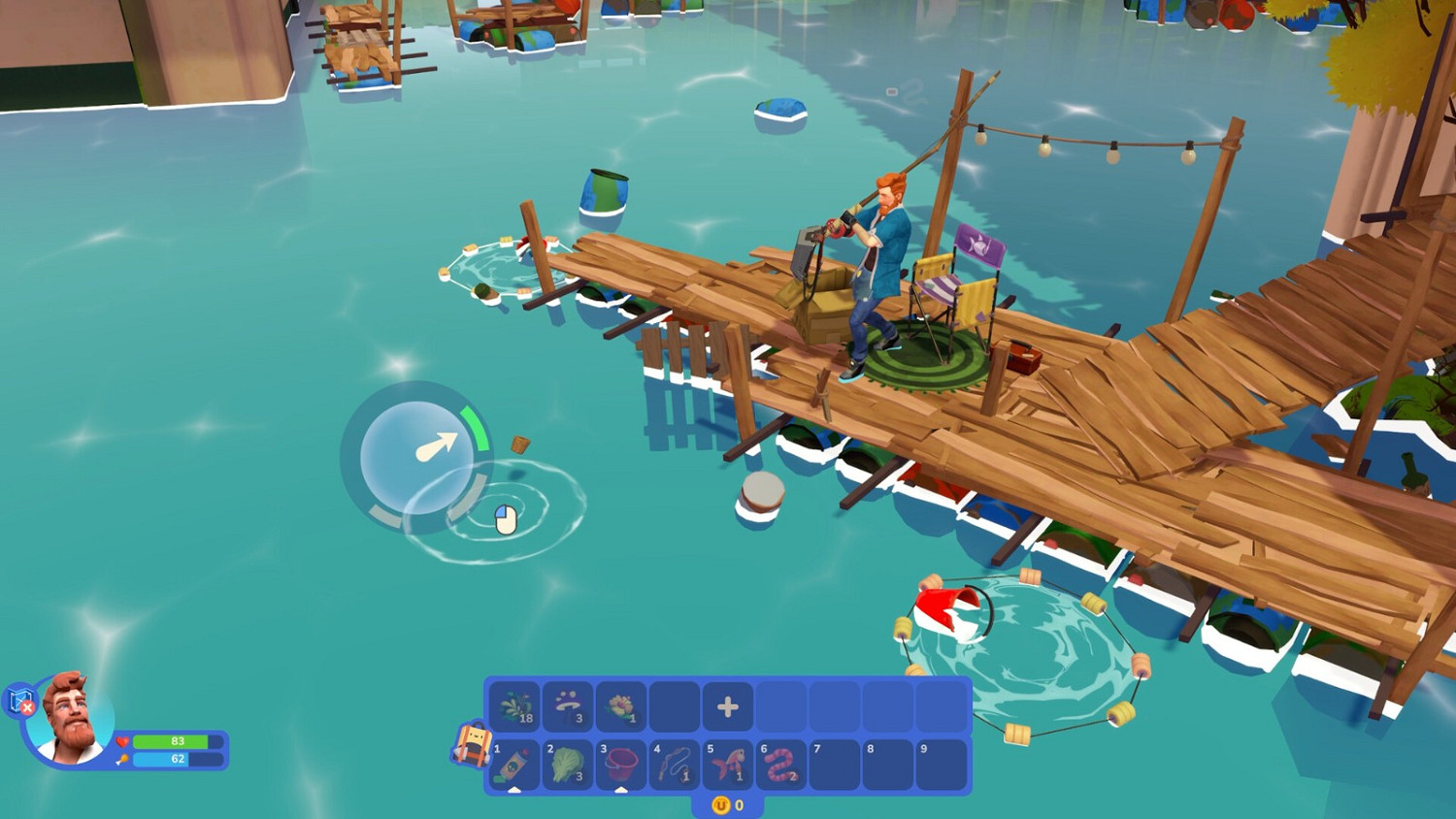Click the plus slot to unlock more storage
Image resolution: width=1456 pixels, height=819 pixels.
[728, 706]
